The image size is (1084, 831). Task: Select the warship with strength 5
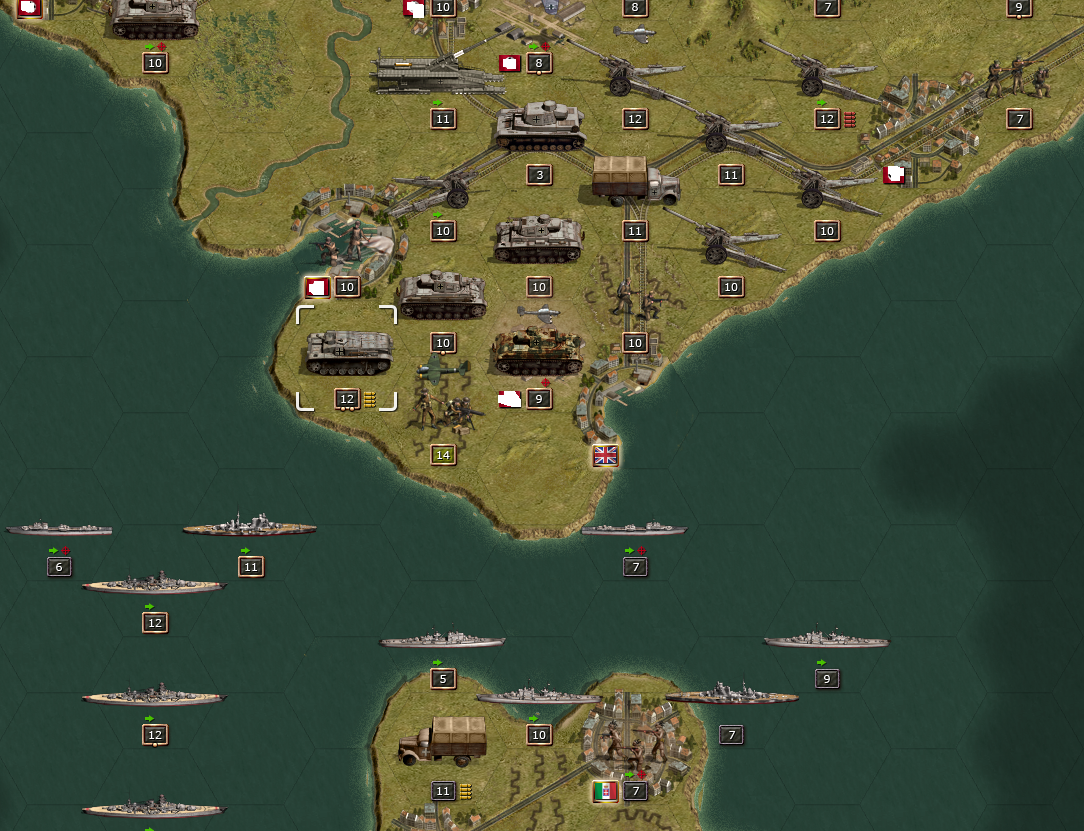click(442, 640)
